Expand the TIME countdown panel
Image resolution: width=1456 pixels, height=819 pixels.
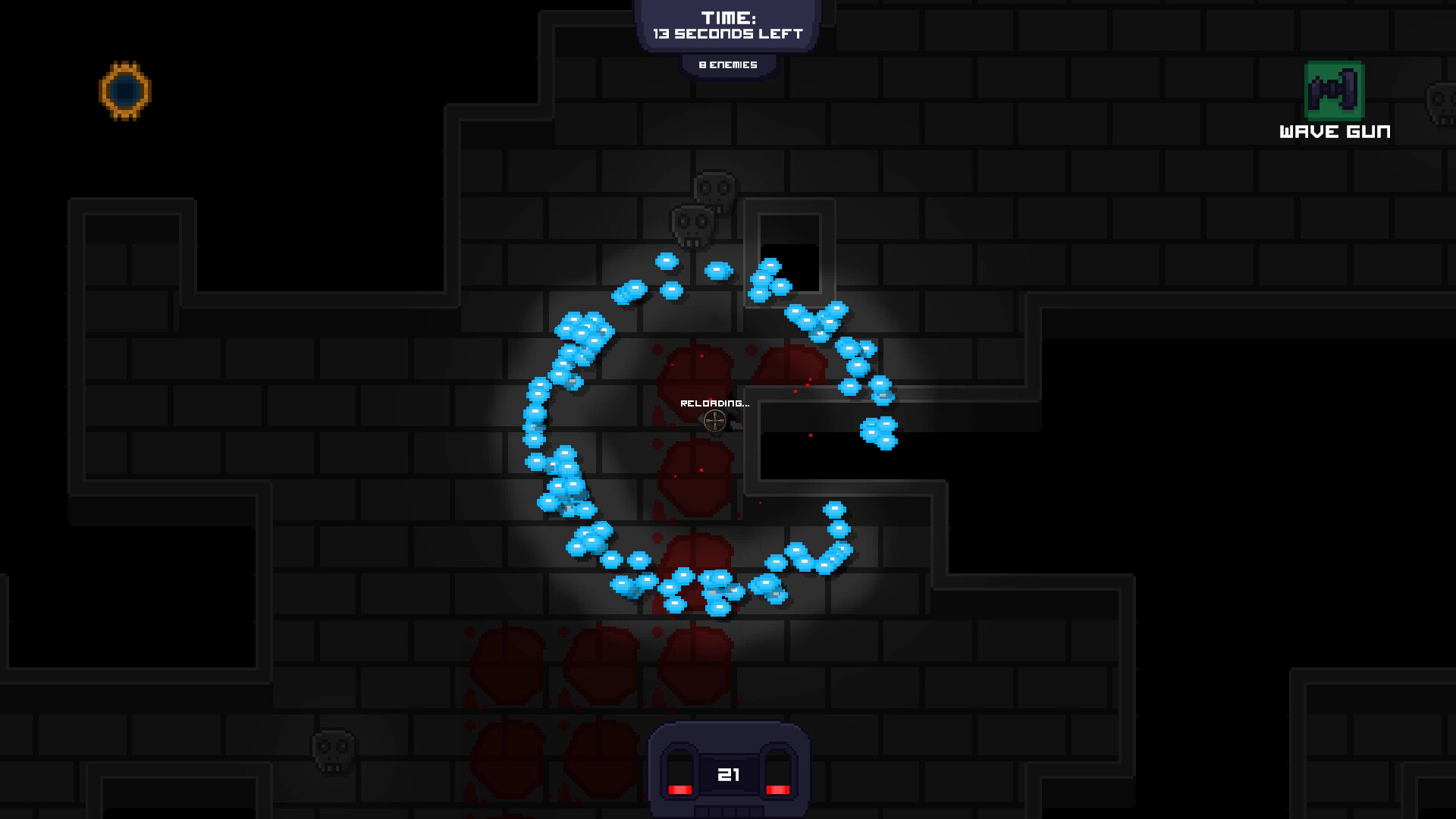point(729,24)
